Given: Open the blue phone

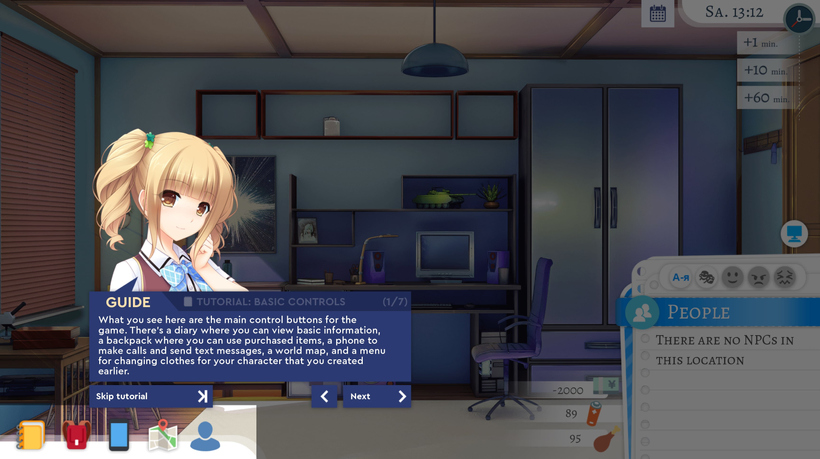Looking at the screenshot, I should point(119,436).
